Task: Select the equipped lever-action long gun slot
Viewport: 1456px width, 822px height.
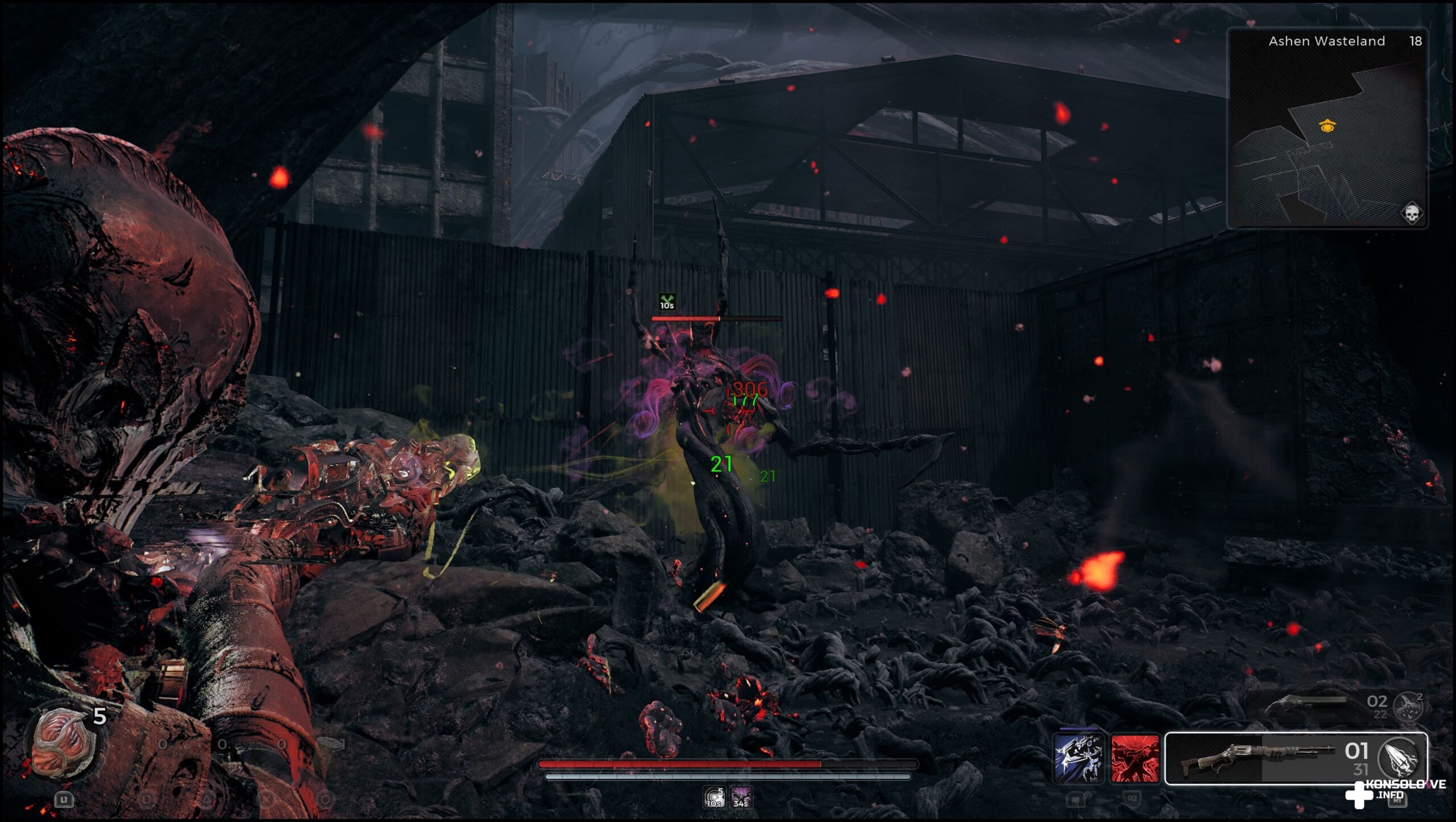Action: (x=1257, y=758)
